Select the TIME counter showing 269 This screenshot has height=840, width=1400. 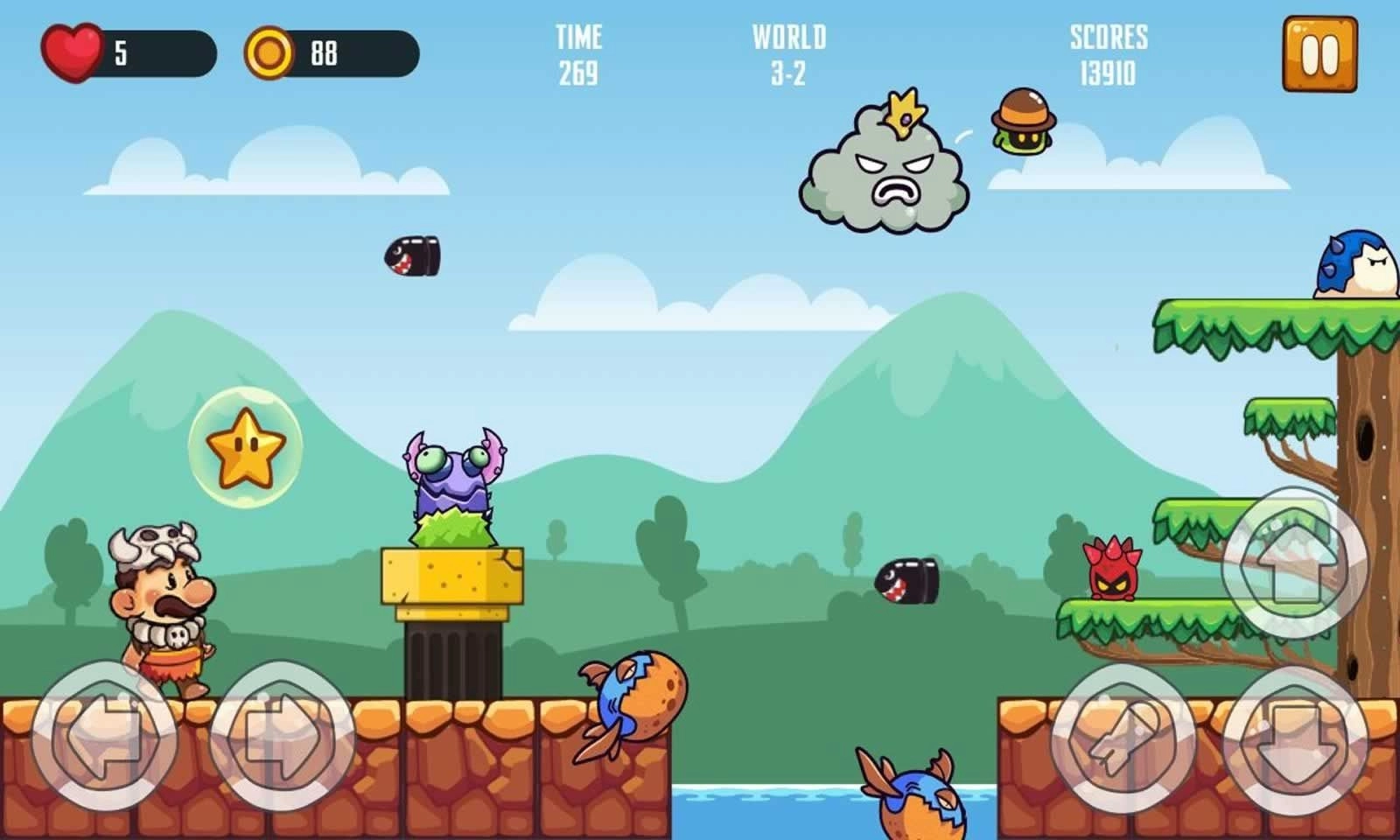[x=578, y=52]
